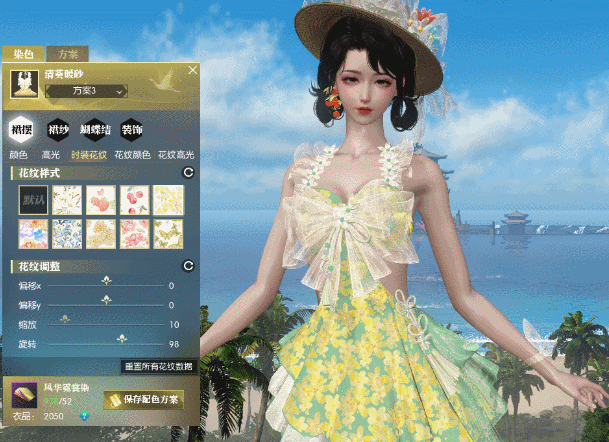
Task: Select the 裙摆 part hexagon
Action: click(x=22, y=129)
